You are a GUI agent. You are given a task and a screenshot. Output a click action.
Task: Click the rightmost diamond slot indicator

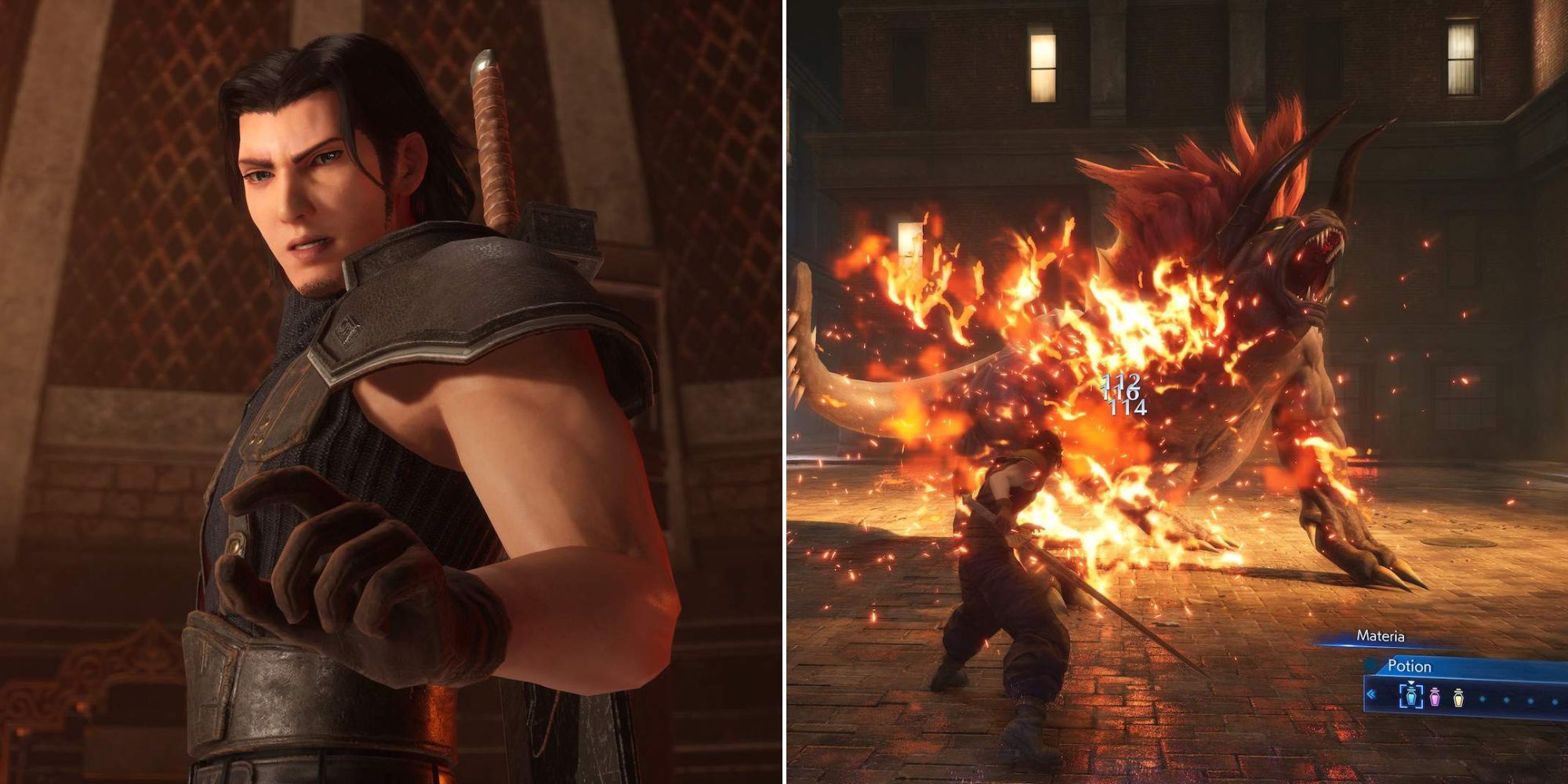pos(1554,700)
